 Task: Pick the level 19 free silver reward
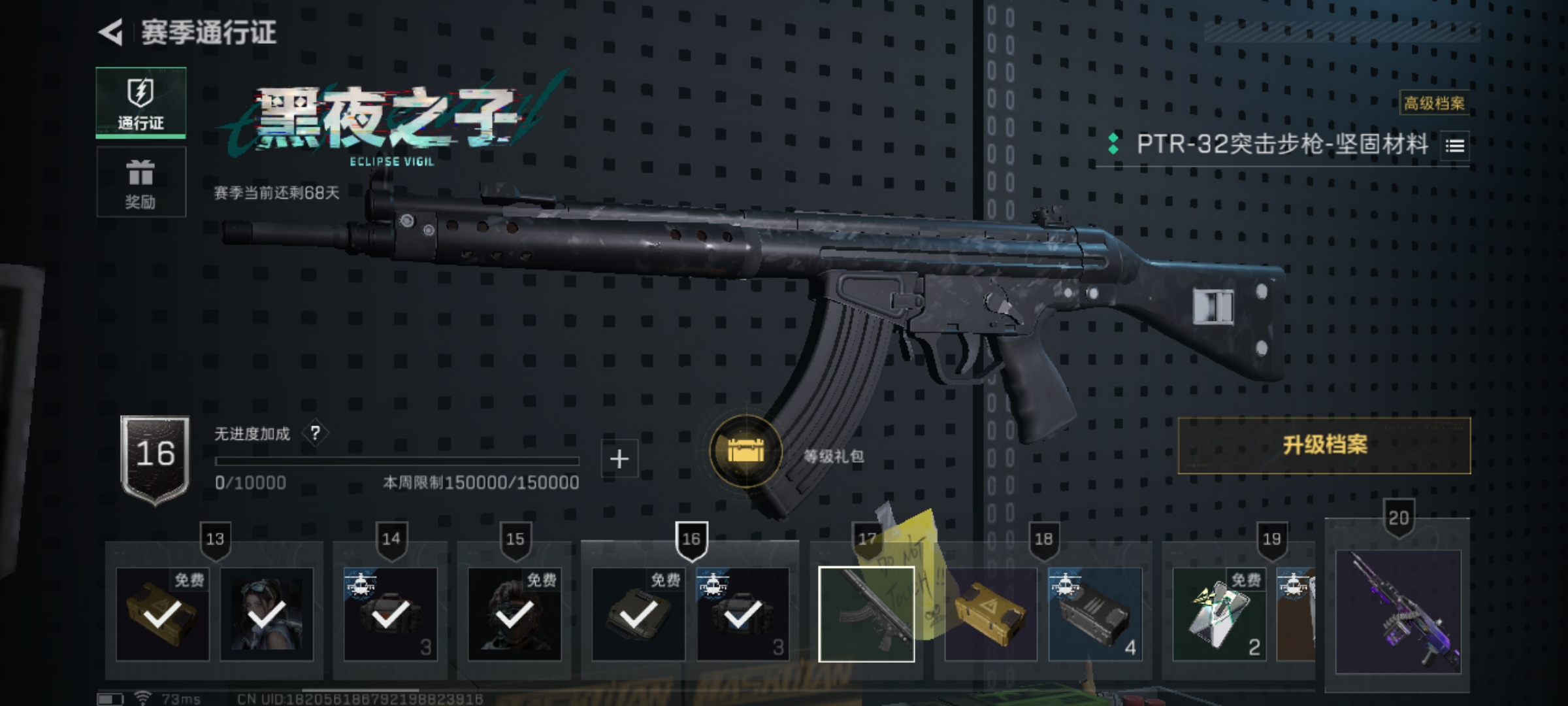coord(1219,614)
